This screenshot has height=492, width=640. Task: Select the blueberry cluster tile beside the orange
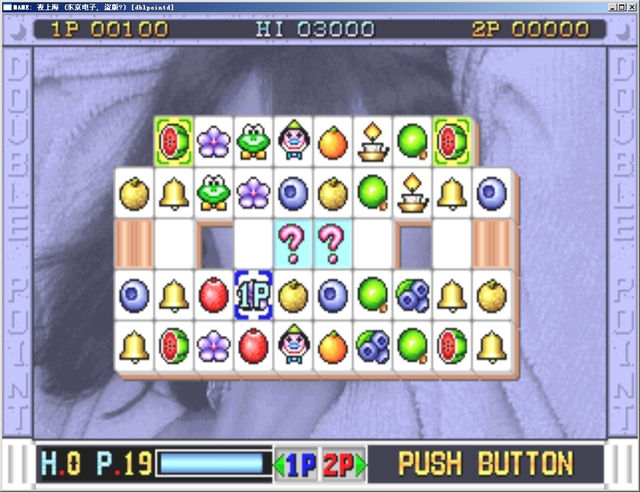[373, 345]
